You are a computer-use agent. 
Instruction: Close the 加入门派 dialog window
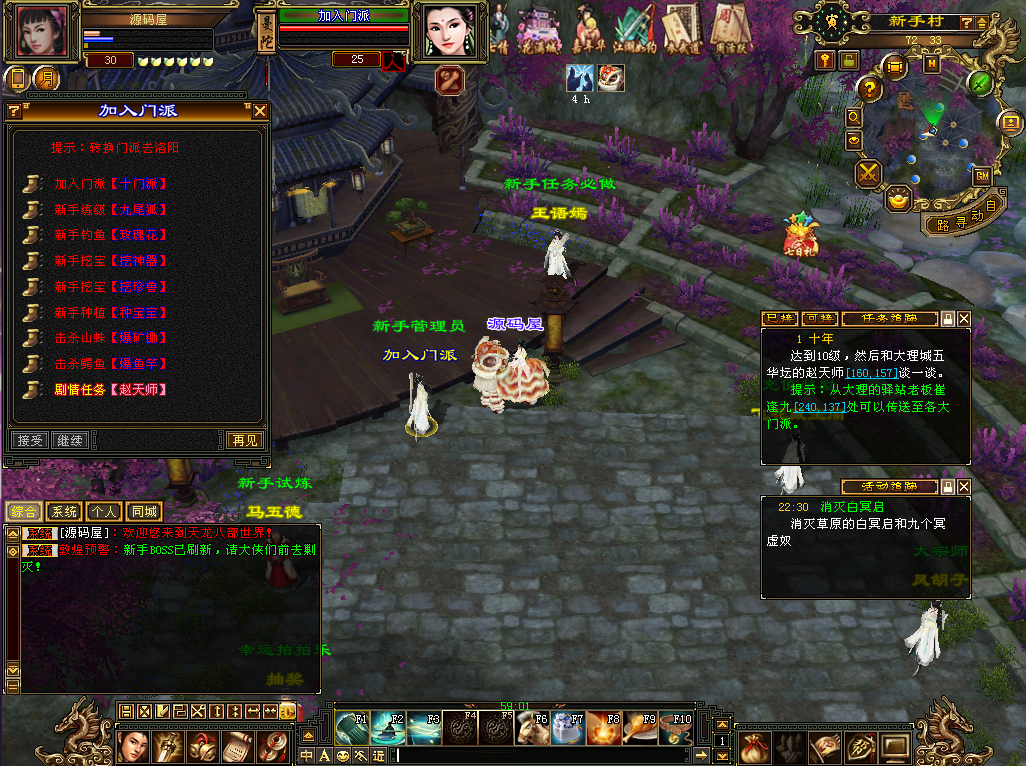click(260, 111)
